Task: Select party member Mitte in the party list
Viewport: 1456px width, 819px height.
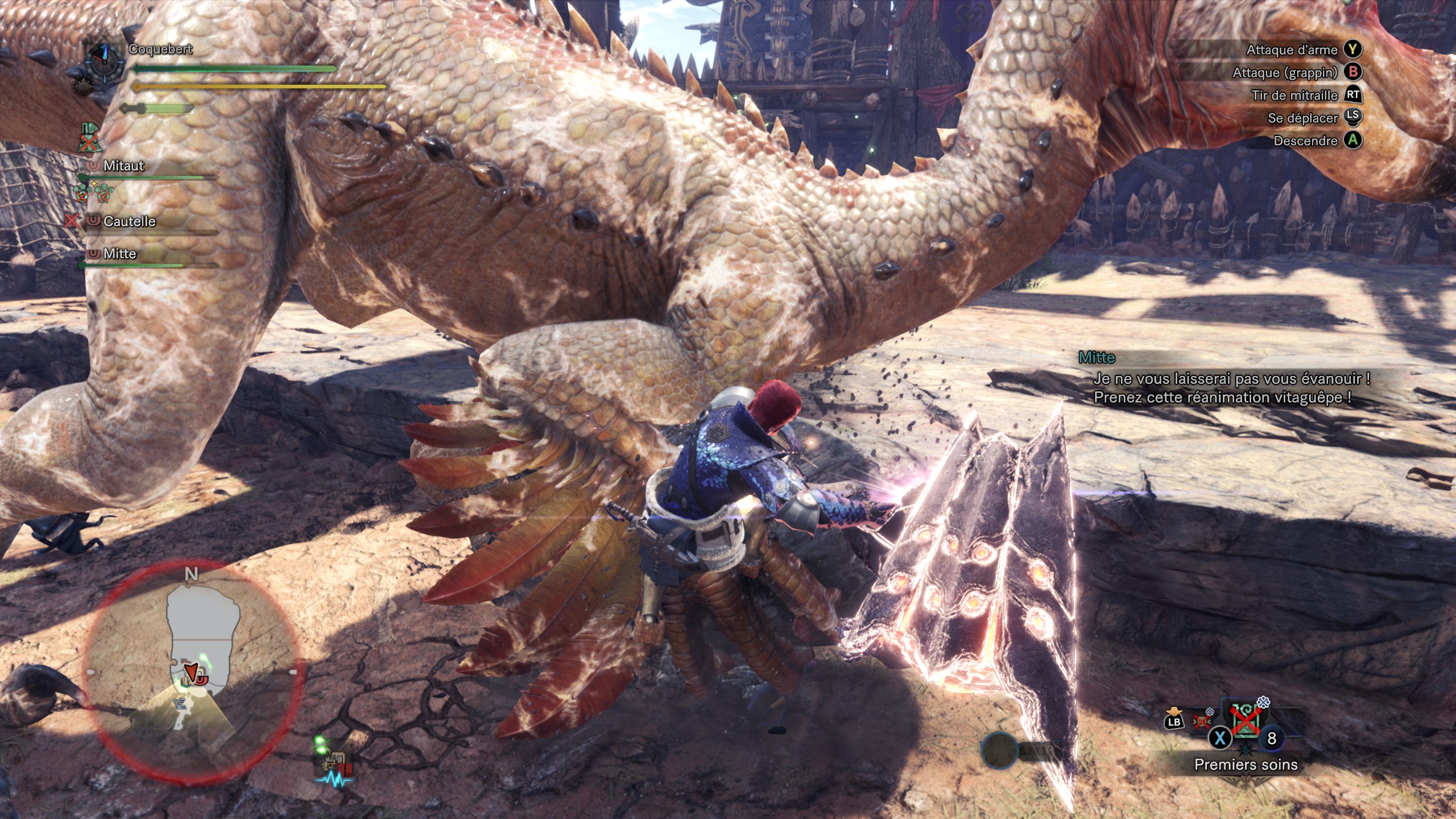Action: 119,254
